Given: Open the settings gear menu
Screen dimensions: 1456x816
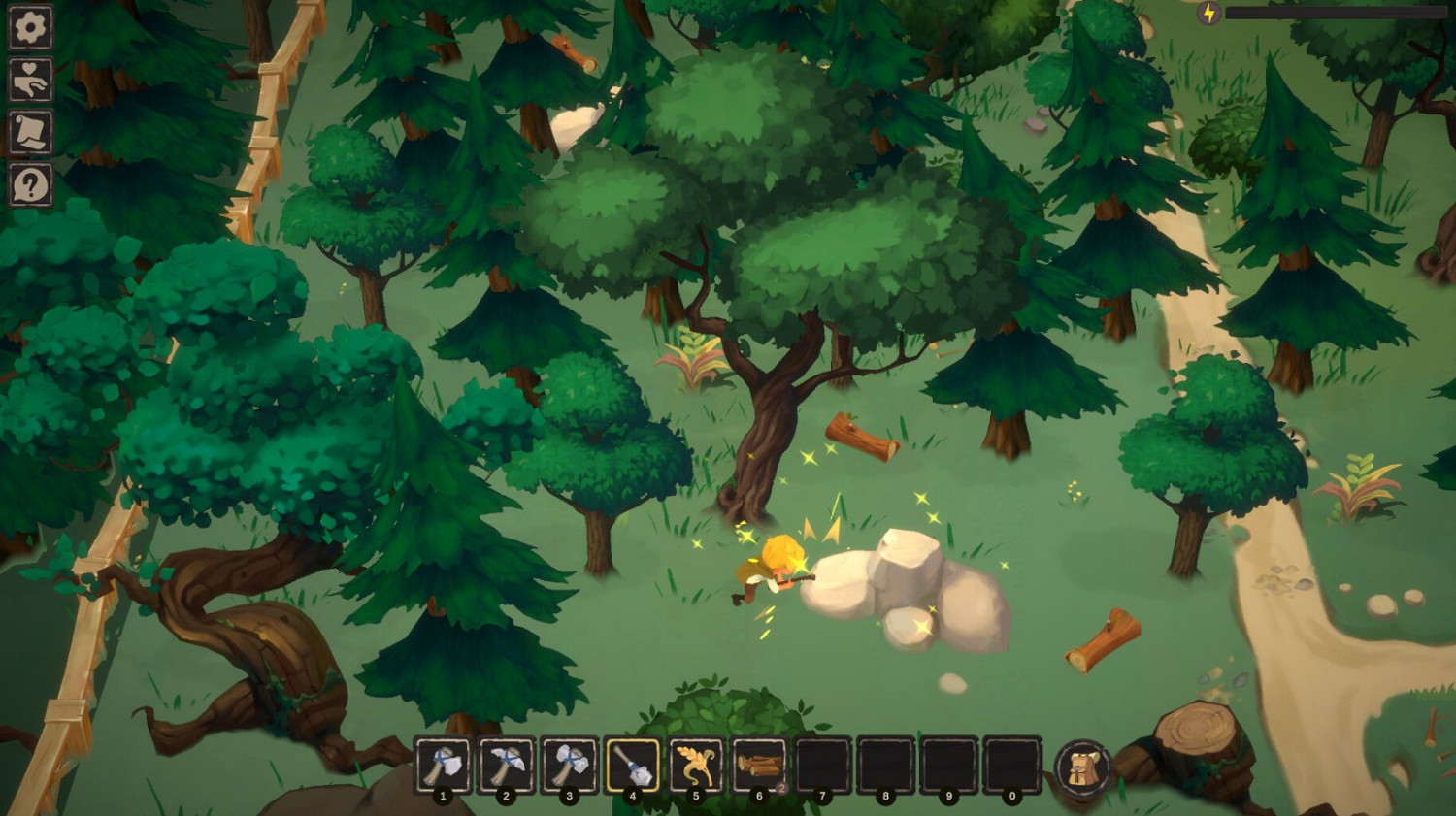Looking at the screenshot, I should (30, 28).
